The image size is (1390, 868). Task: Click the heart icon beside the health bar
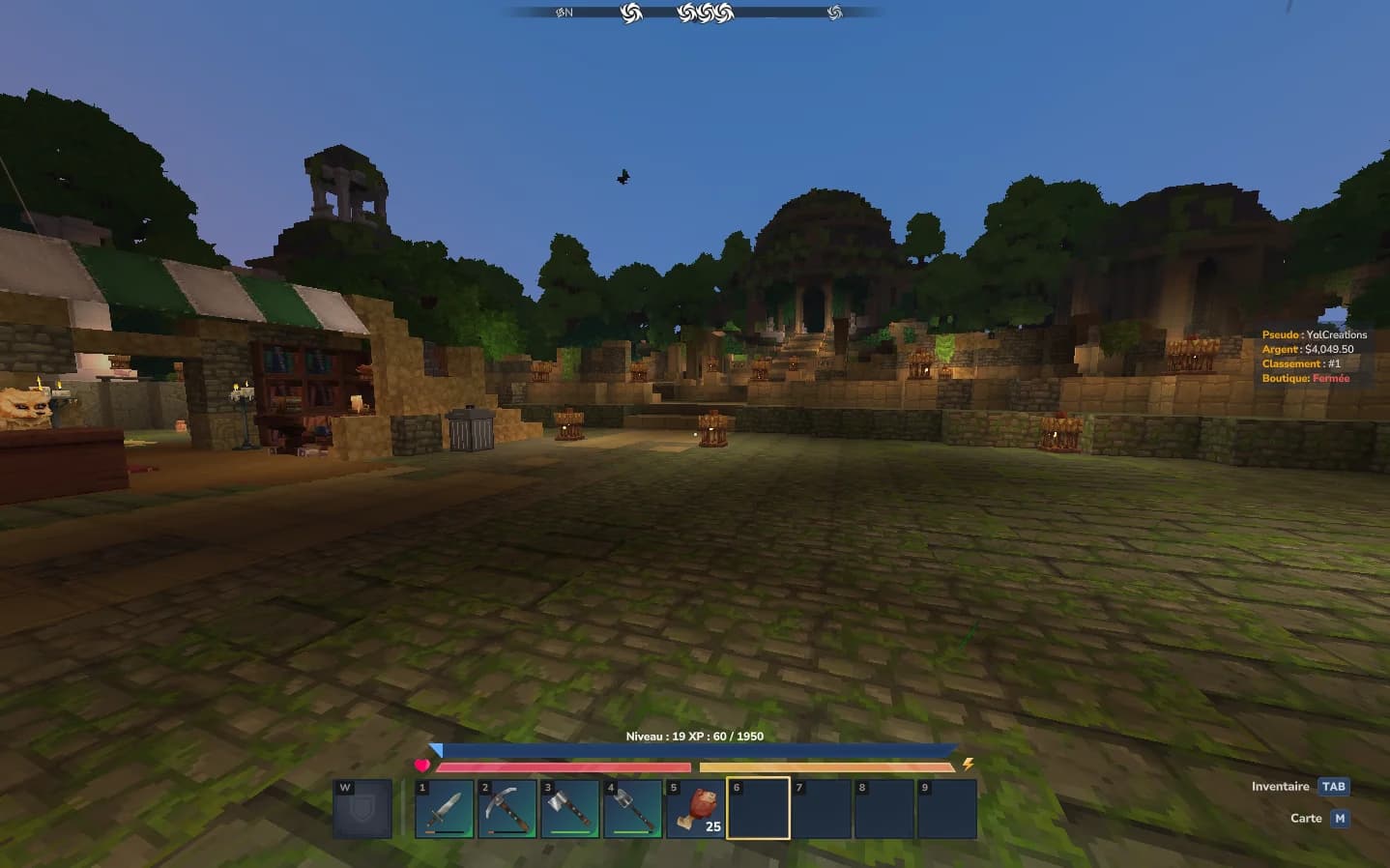tap(422, 766)
